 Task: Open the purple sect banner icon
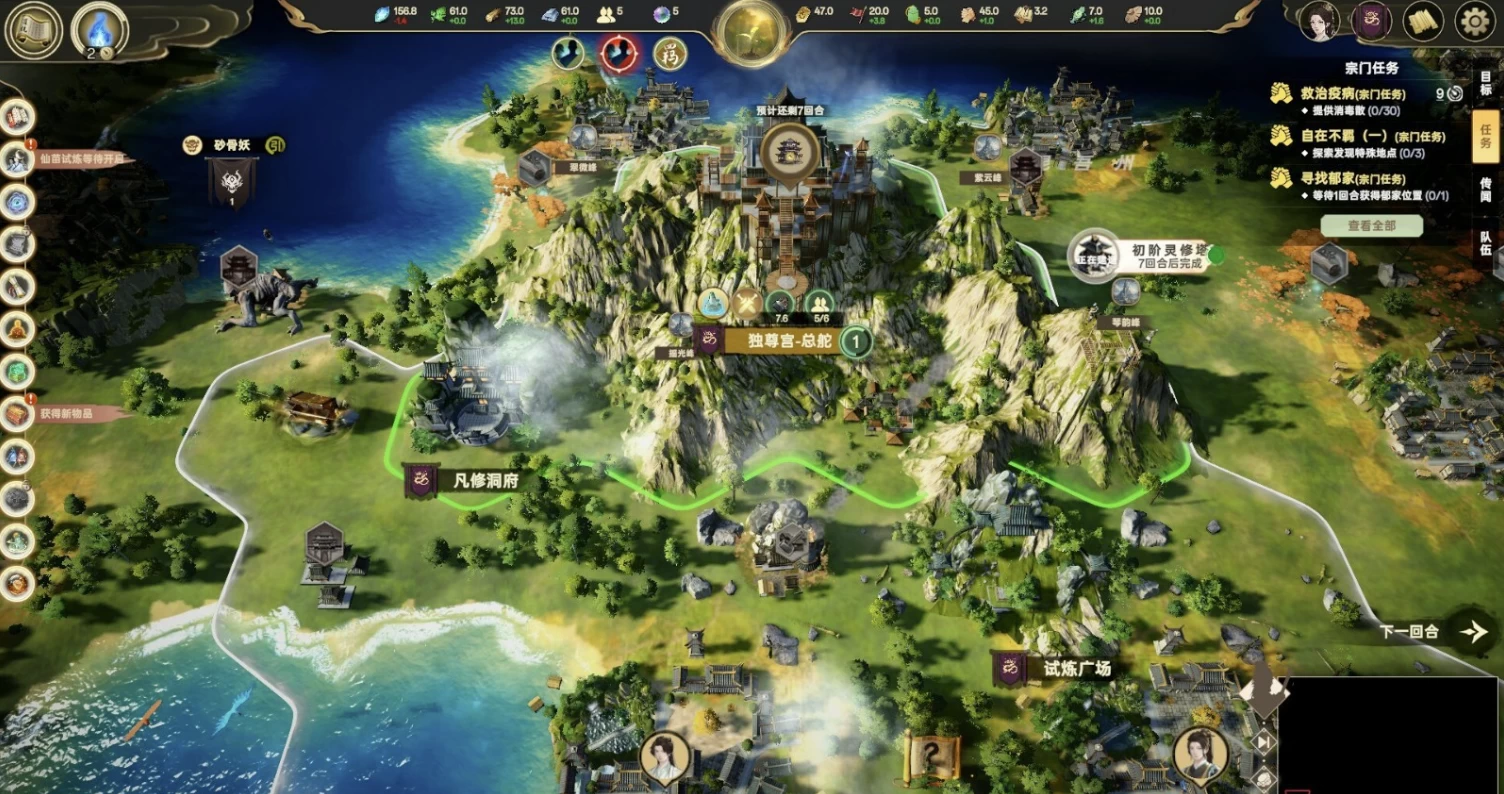coord(1371,22)
